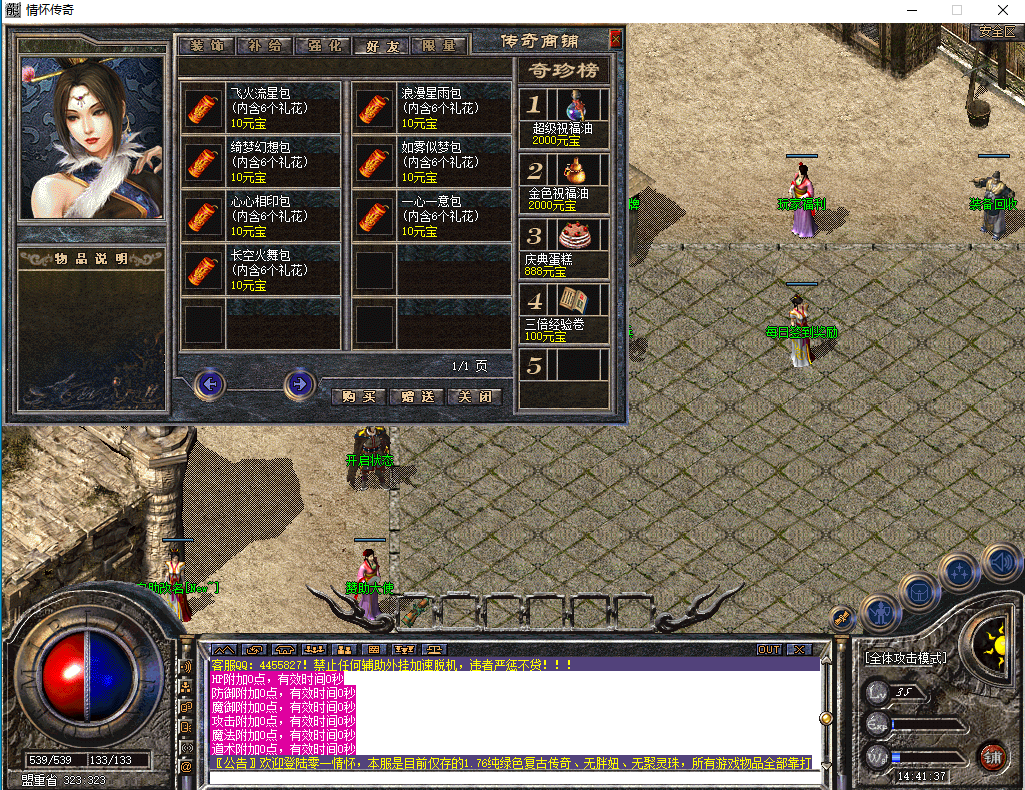Choose the 浪漫星雨包 fireworks pack
Screen dimensions: 1025x790
tap(375, 108)
